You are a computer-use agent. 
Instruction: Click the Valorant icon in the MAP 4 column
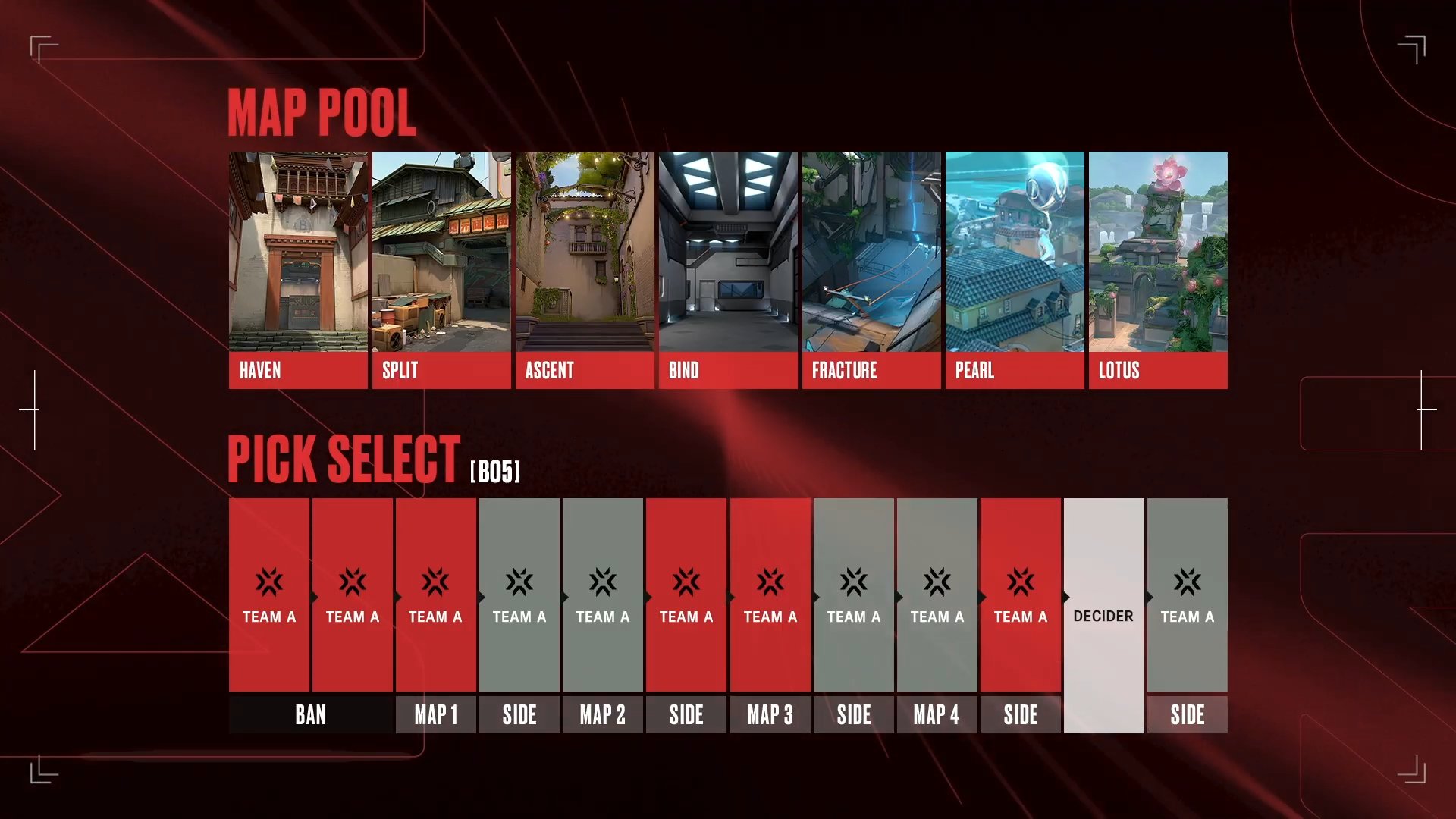pos(937,580)
